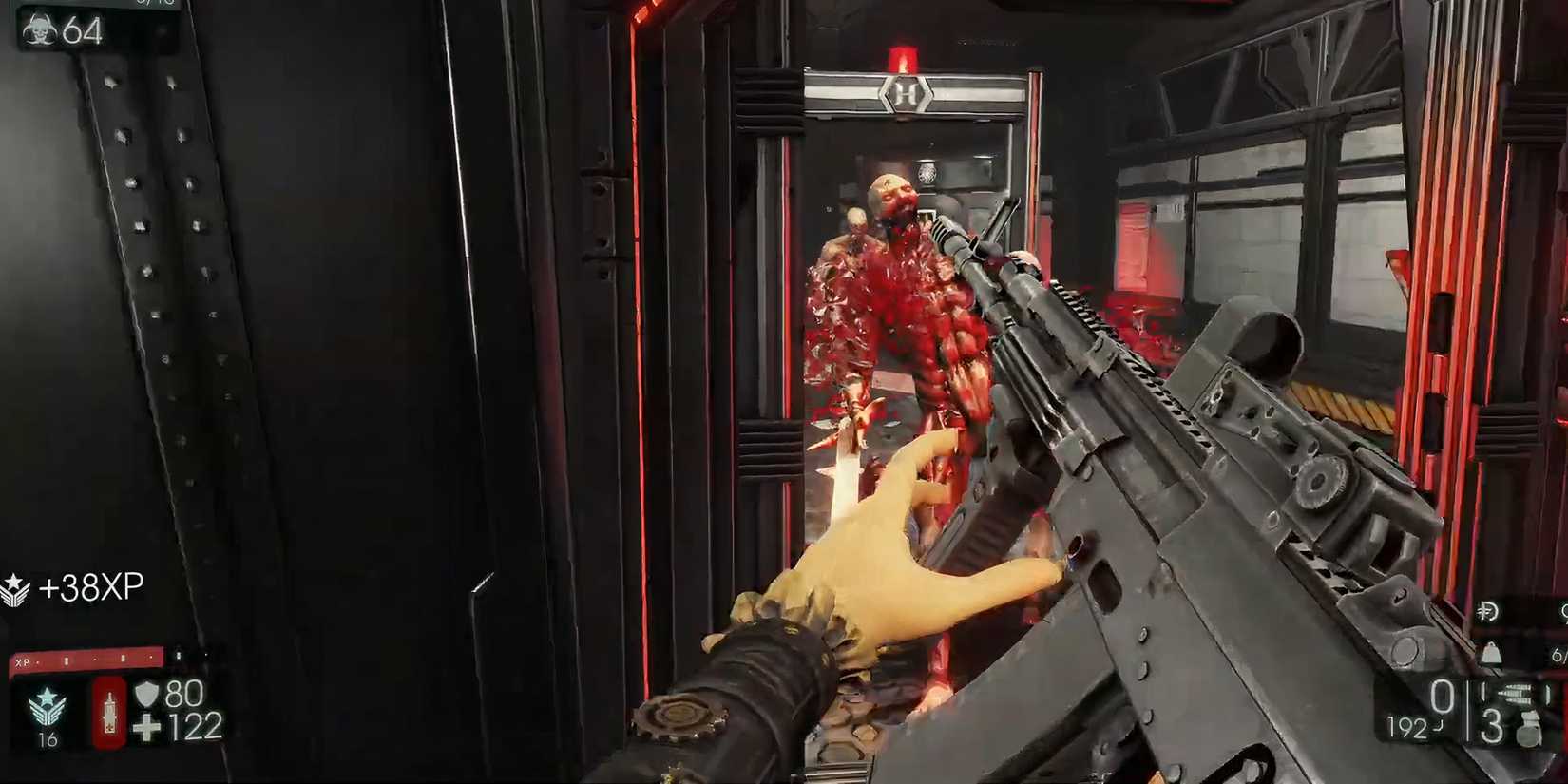Screen dimensions: 1568x784
Task: Select the carry weight icon
Action: (x=1490, y=653)
